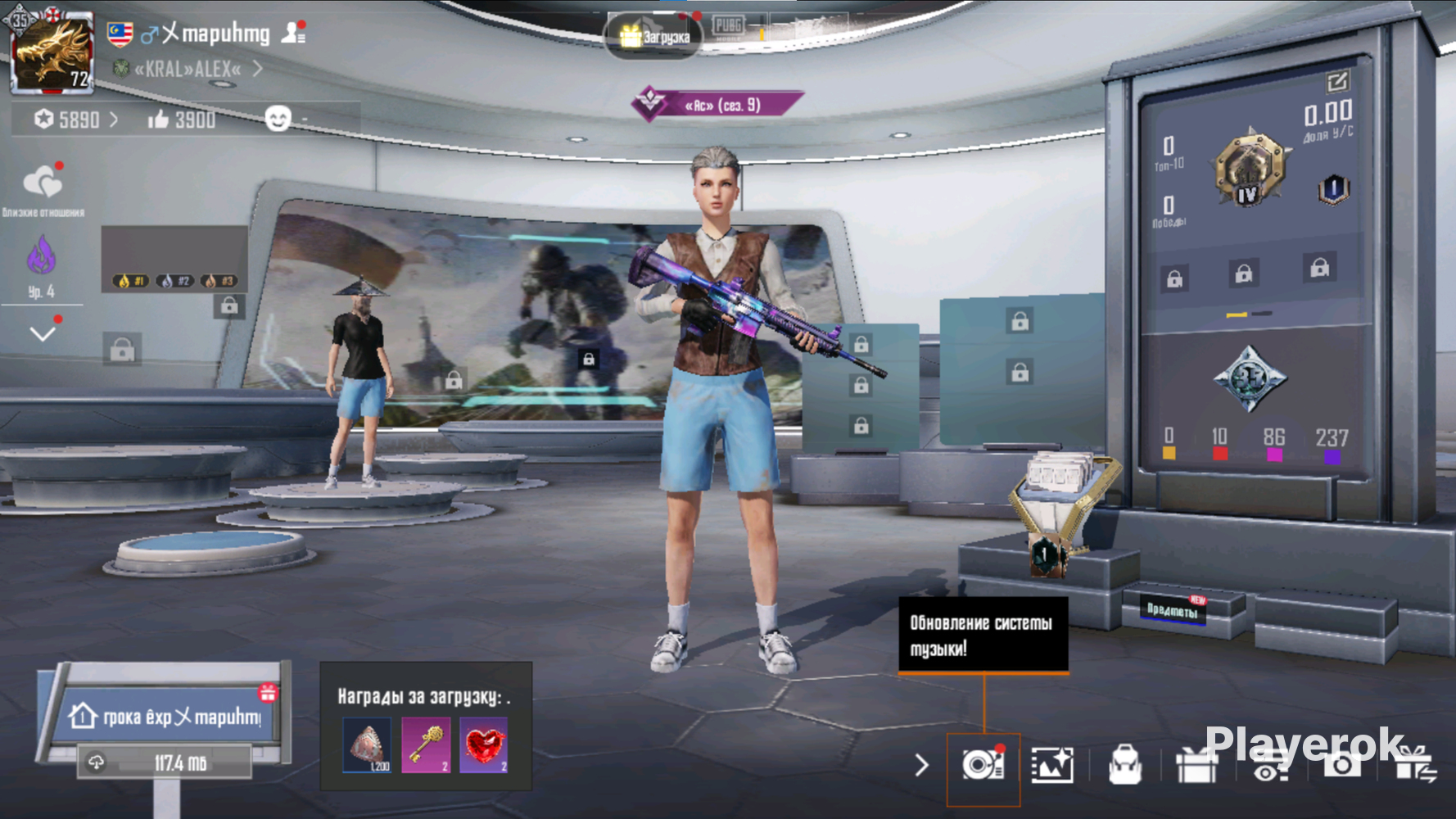The width and height of the screenshot is (1456, 819).
Task: Open the backpack inventory icon
Action: coord(1125,766)
